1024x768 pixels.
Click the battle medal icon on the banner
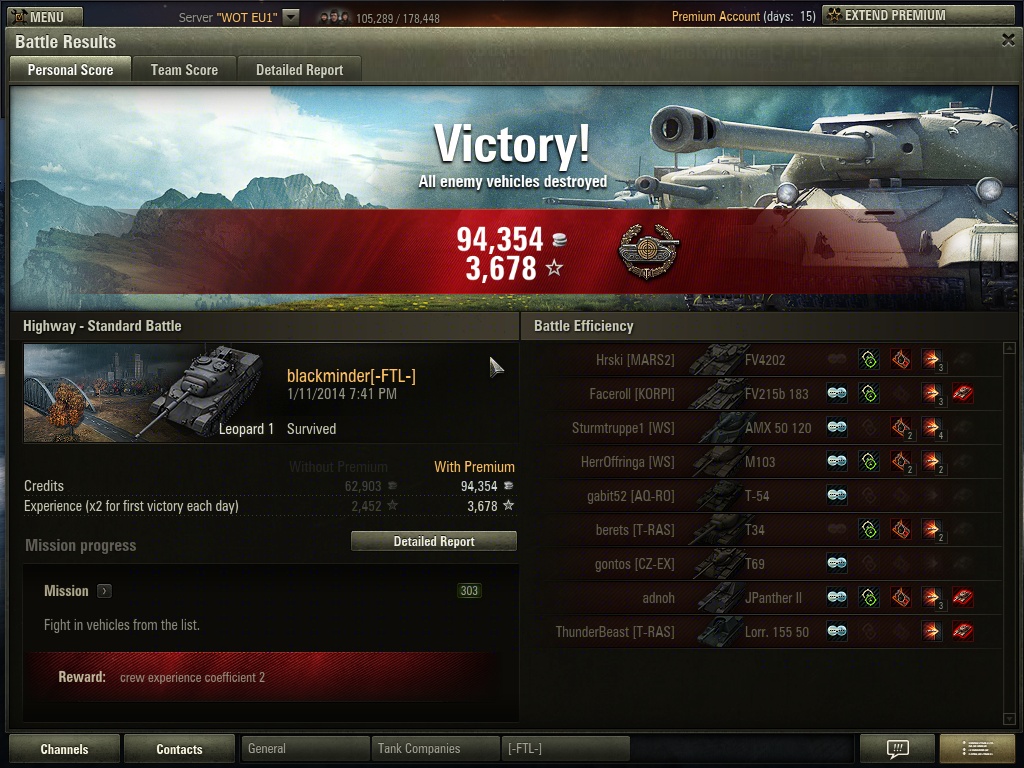tap(647, 253)
